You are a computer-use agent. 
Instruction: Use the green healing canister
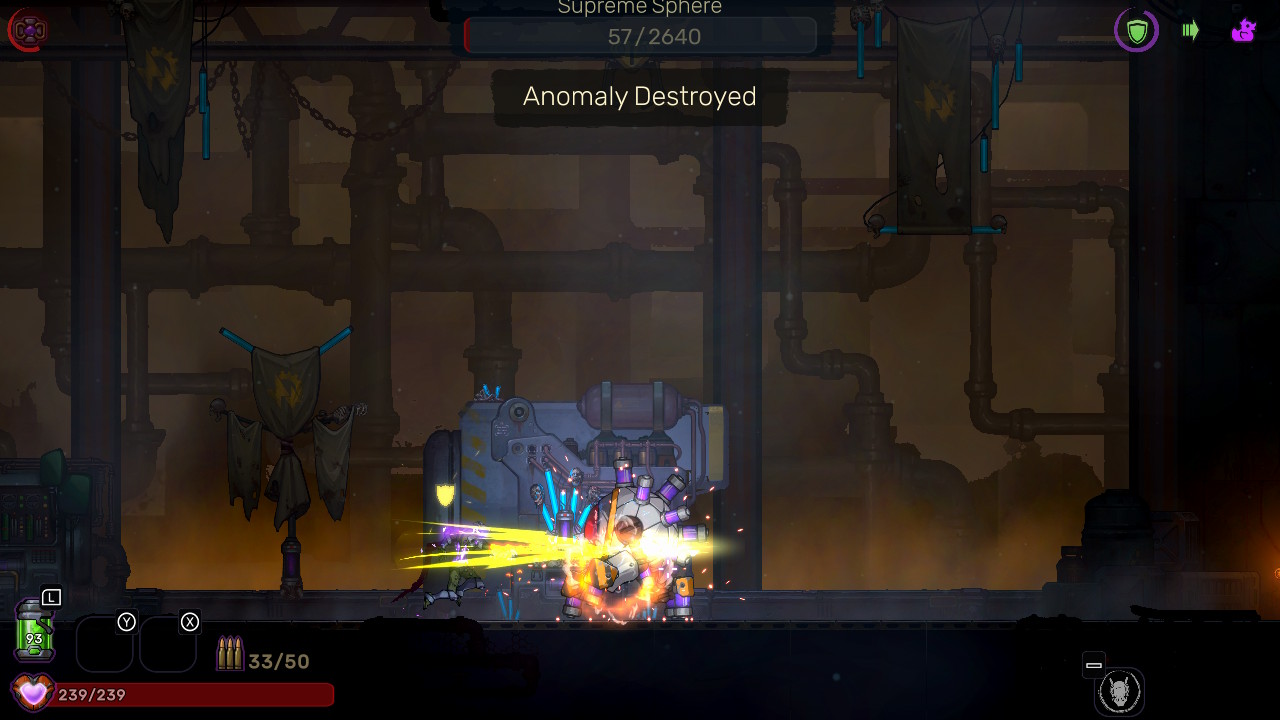34,630
